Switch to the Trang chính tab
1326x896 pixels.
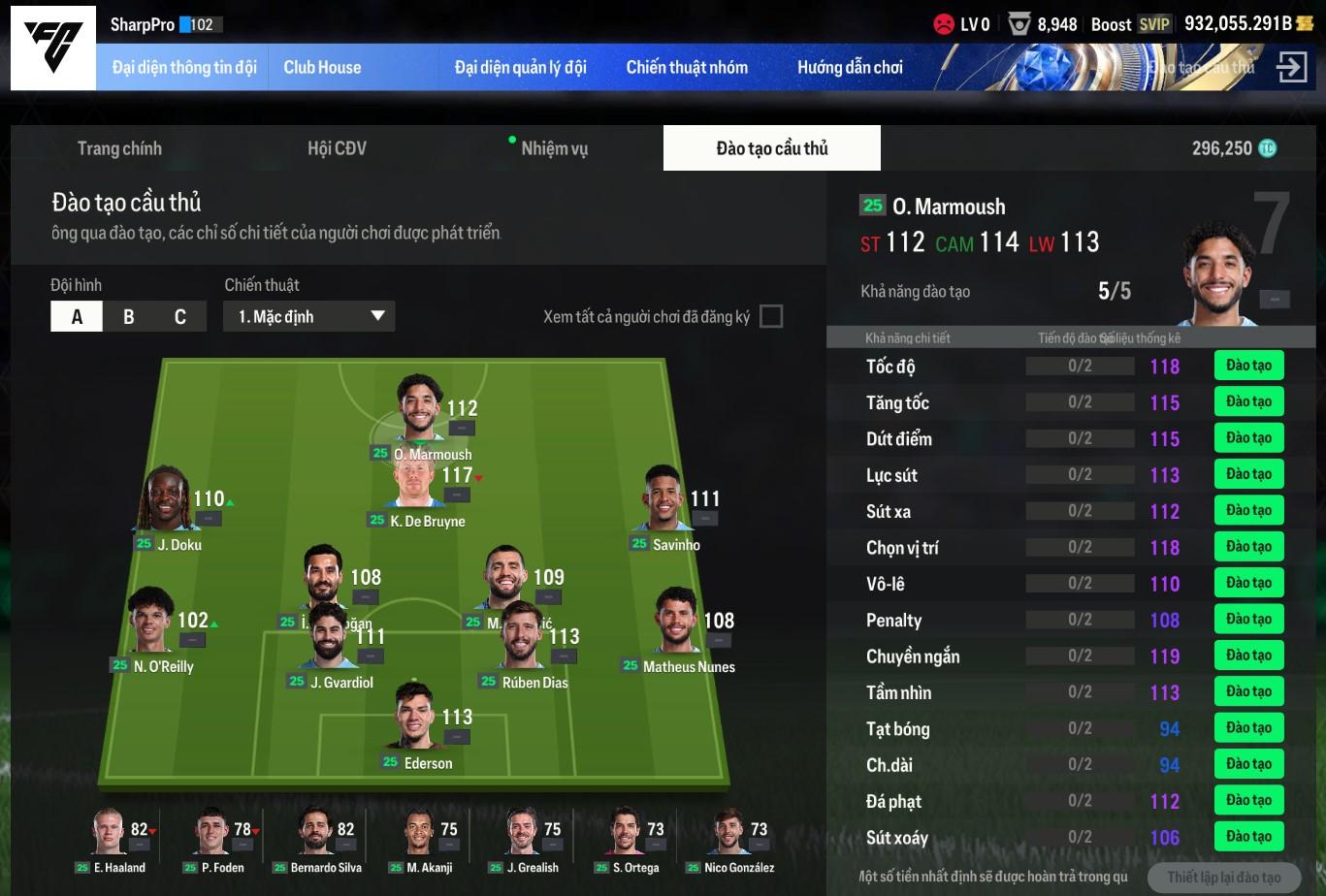[119, 148]
